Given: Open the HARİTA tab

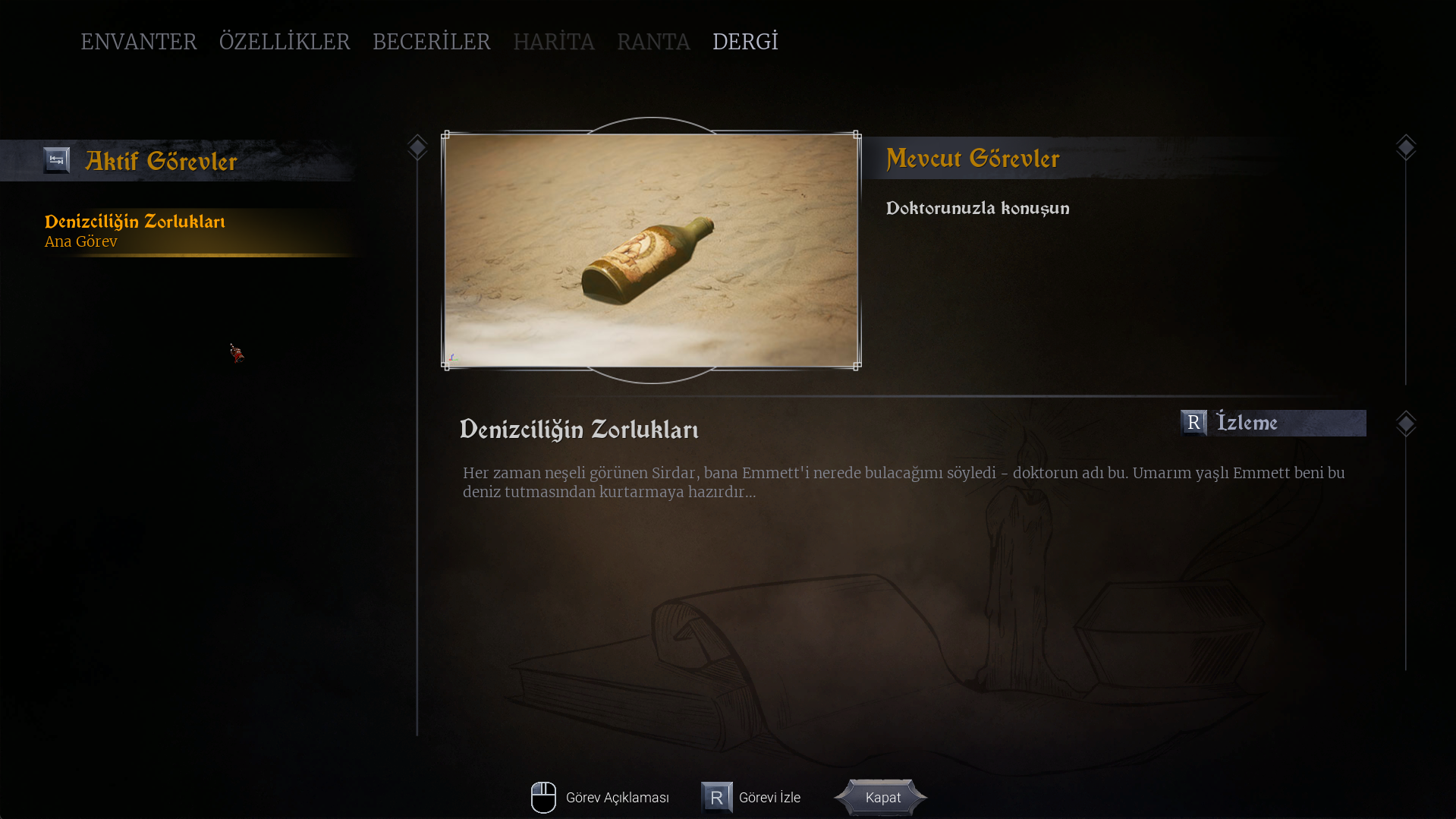Looking at the screenshot, I should pyautogui.click(x=553, y=42).
